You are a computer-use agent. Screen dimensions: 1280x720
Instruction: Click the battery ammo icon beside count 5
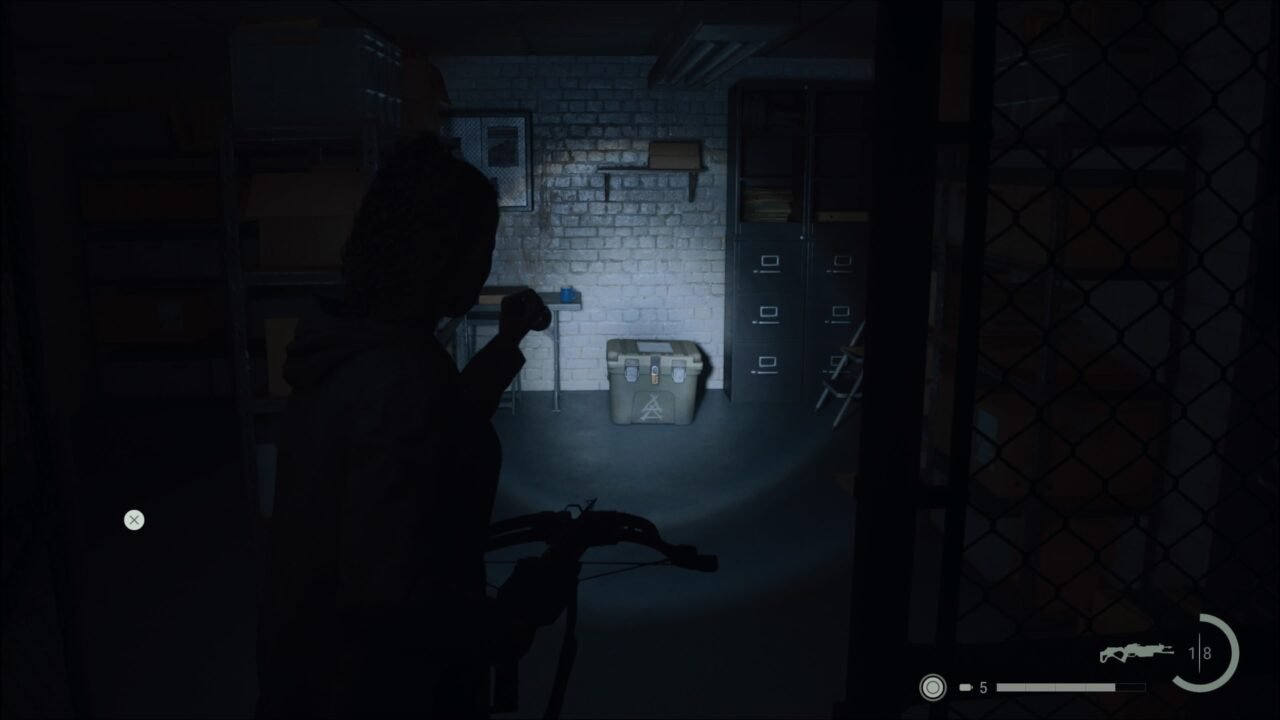point(964,687)
